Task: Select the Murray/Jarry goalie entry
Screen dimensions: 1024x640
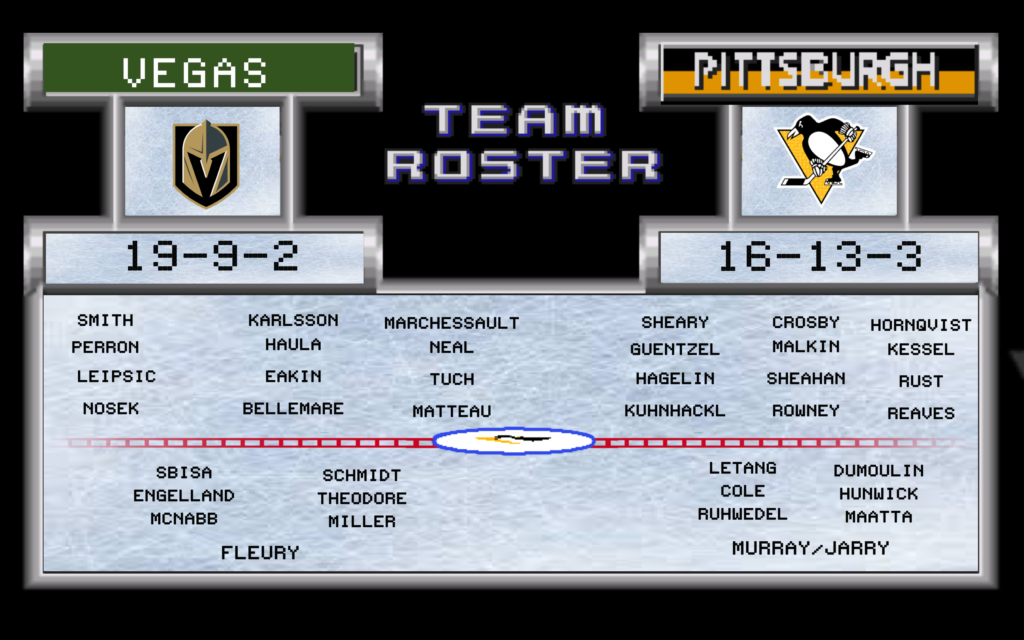Action: (810, 548)
